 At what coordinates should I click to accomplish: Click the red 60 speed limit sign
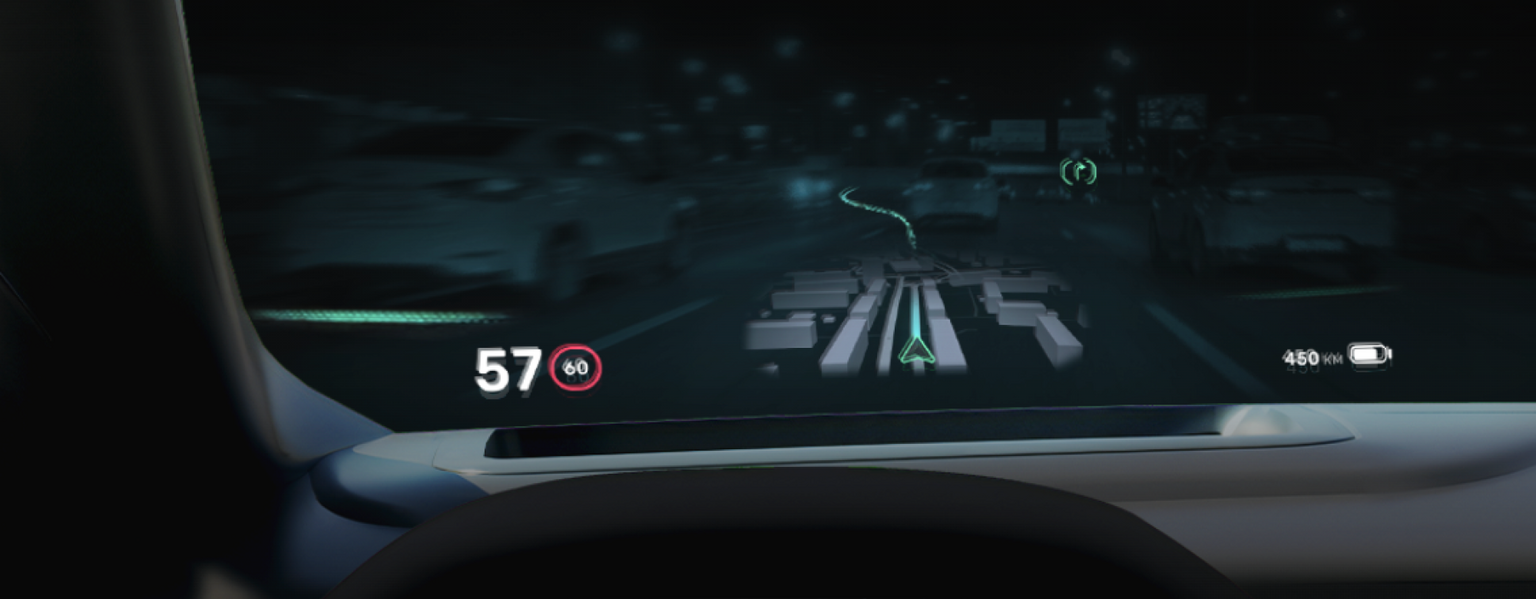tap(575, 369)
